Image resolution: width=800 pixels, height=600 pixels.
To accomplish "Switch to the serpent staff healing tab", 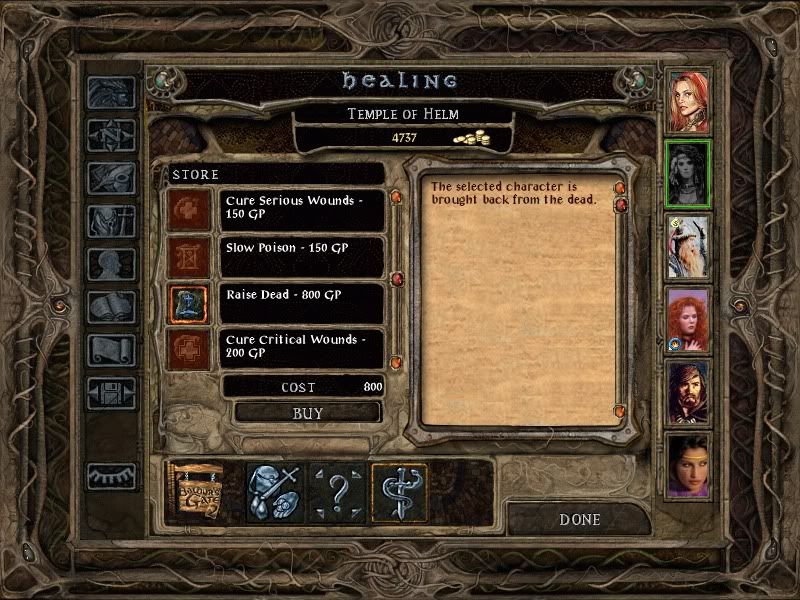I will coord(400,492).
